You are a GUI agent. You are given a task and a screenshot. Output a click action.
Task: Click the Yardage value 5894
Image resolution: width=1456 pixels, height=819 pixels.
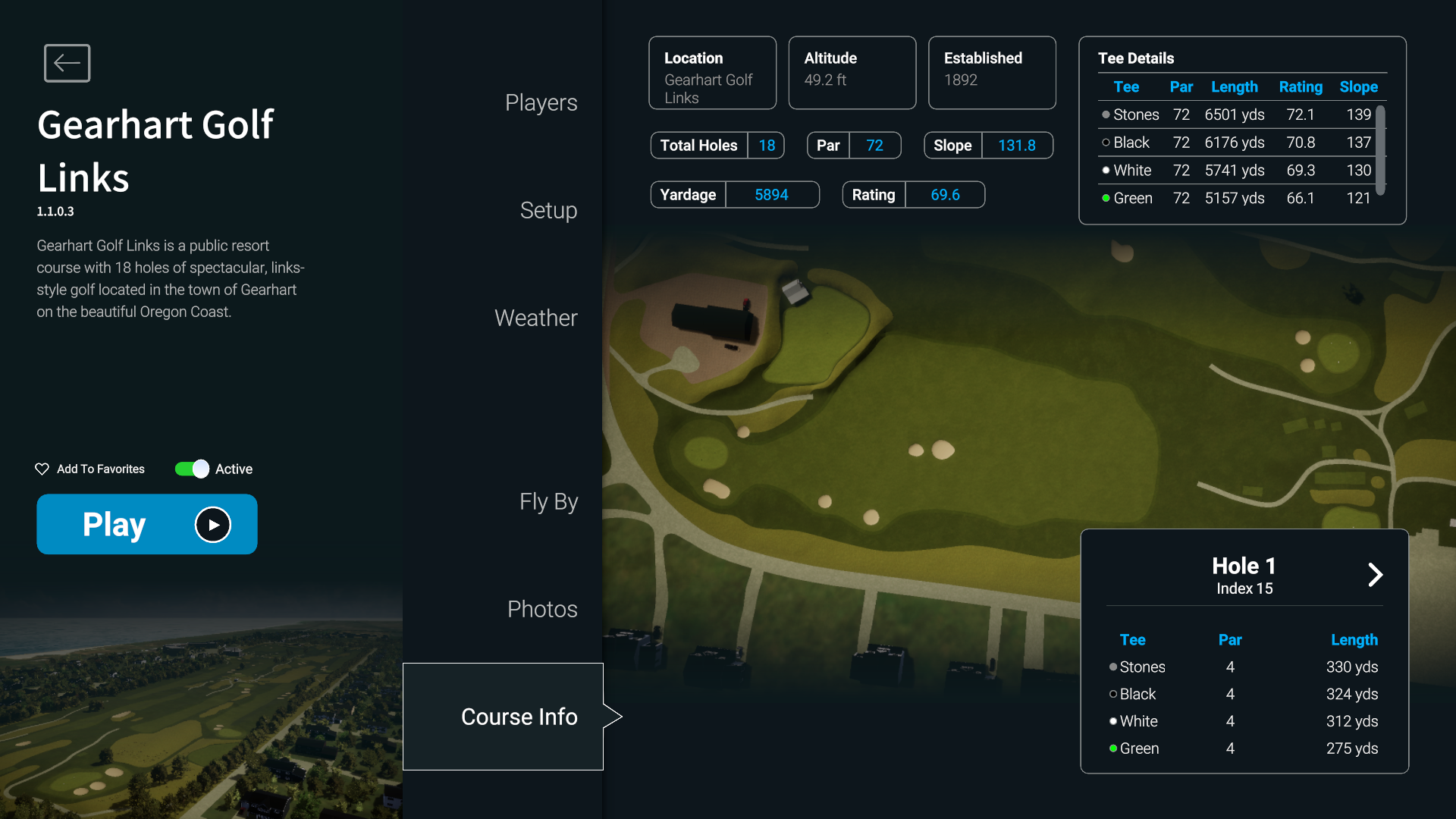click(771, 194)
